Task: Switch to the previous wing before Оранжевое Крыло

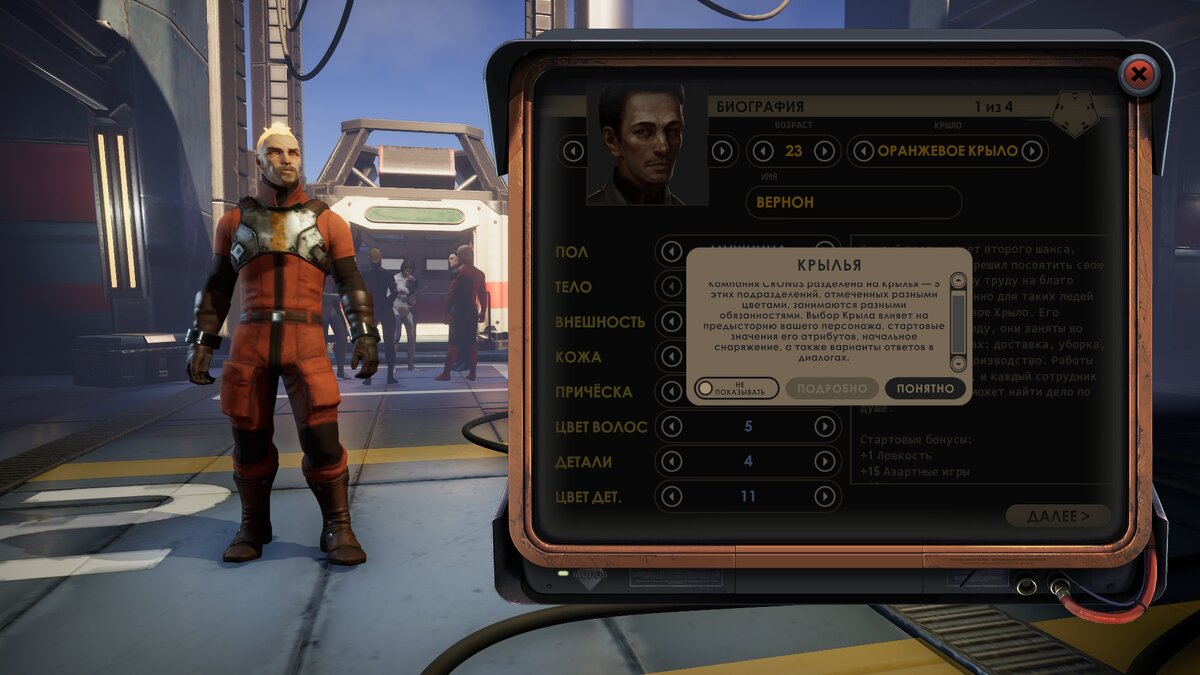Action: 863,152
